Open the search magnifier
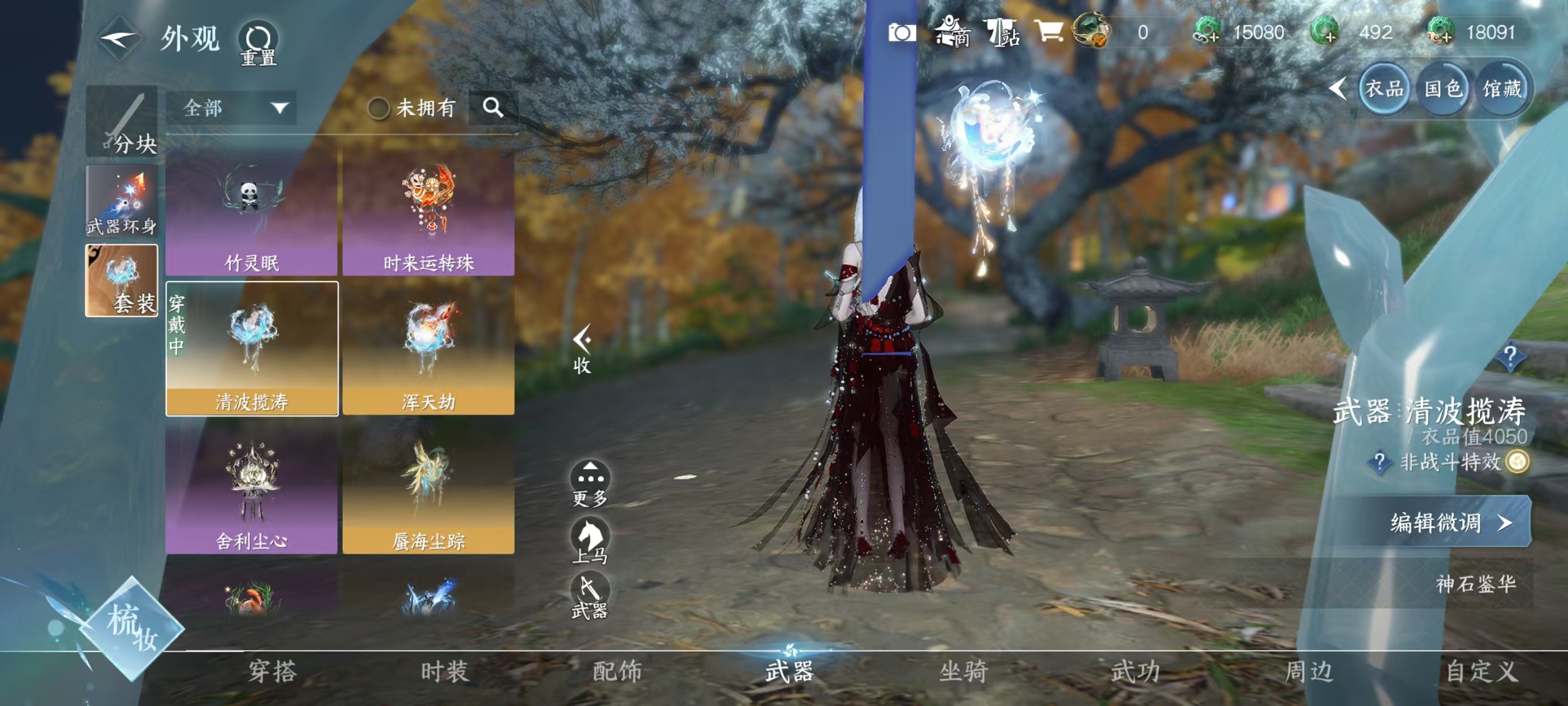1568x706 pixels. pyautogui.click(x=493, y=108)
